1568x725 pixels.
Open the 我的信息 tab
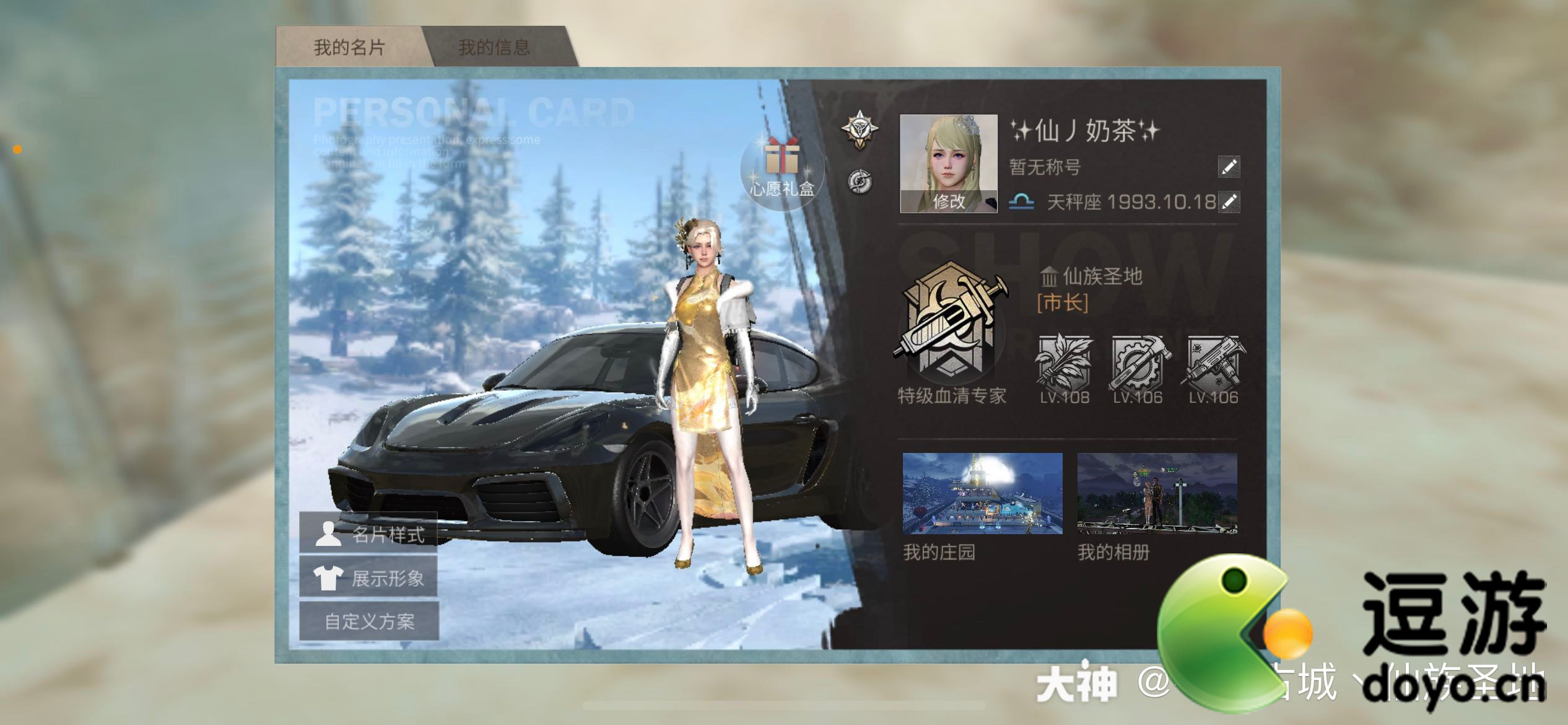tap(494, 47)
